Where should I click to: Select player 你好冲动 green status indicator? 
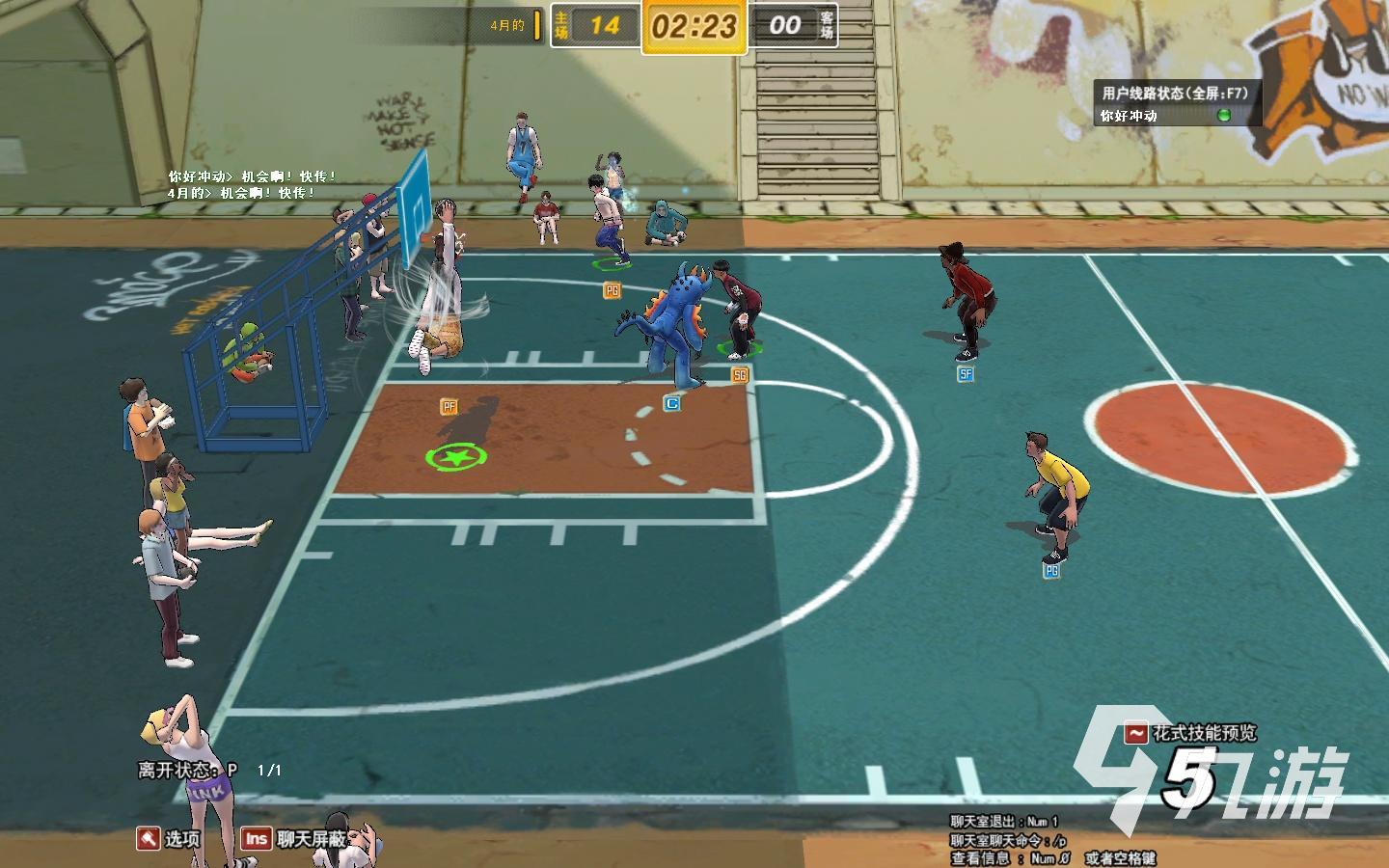click(x=1224, y=116)
